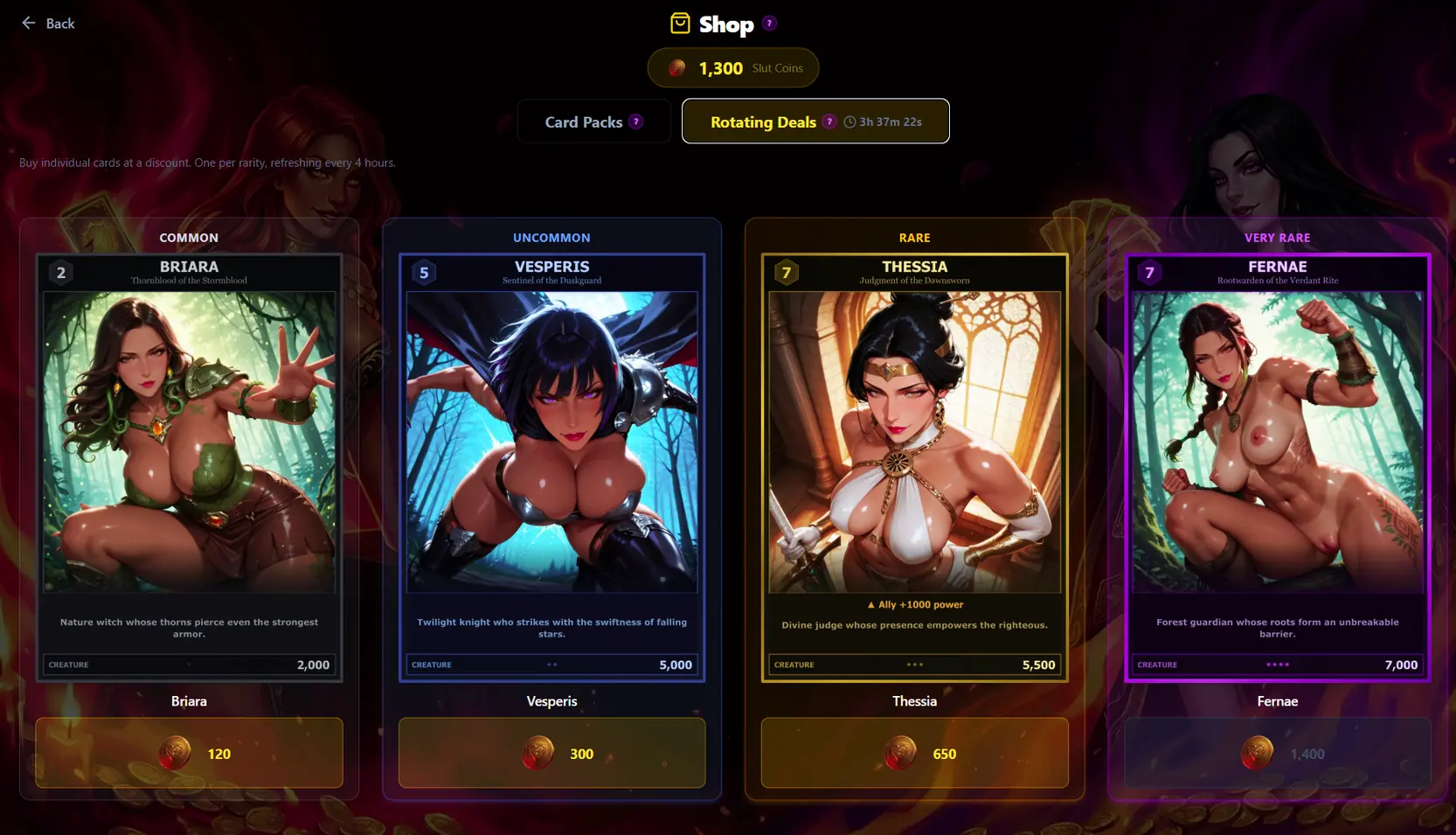
Task: View the Fernae very rare card
Action: click(x=1277, y=467)
